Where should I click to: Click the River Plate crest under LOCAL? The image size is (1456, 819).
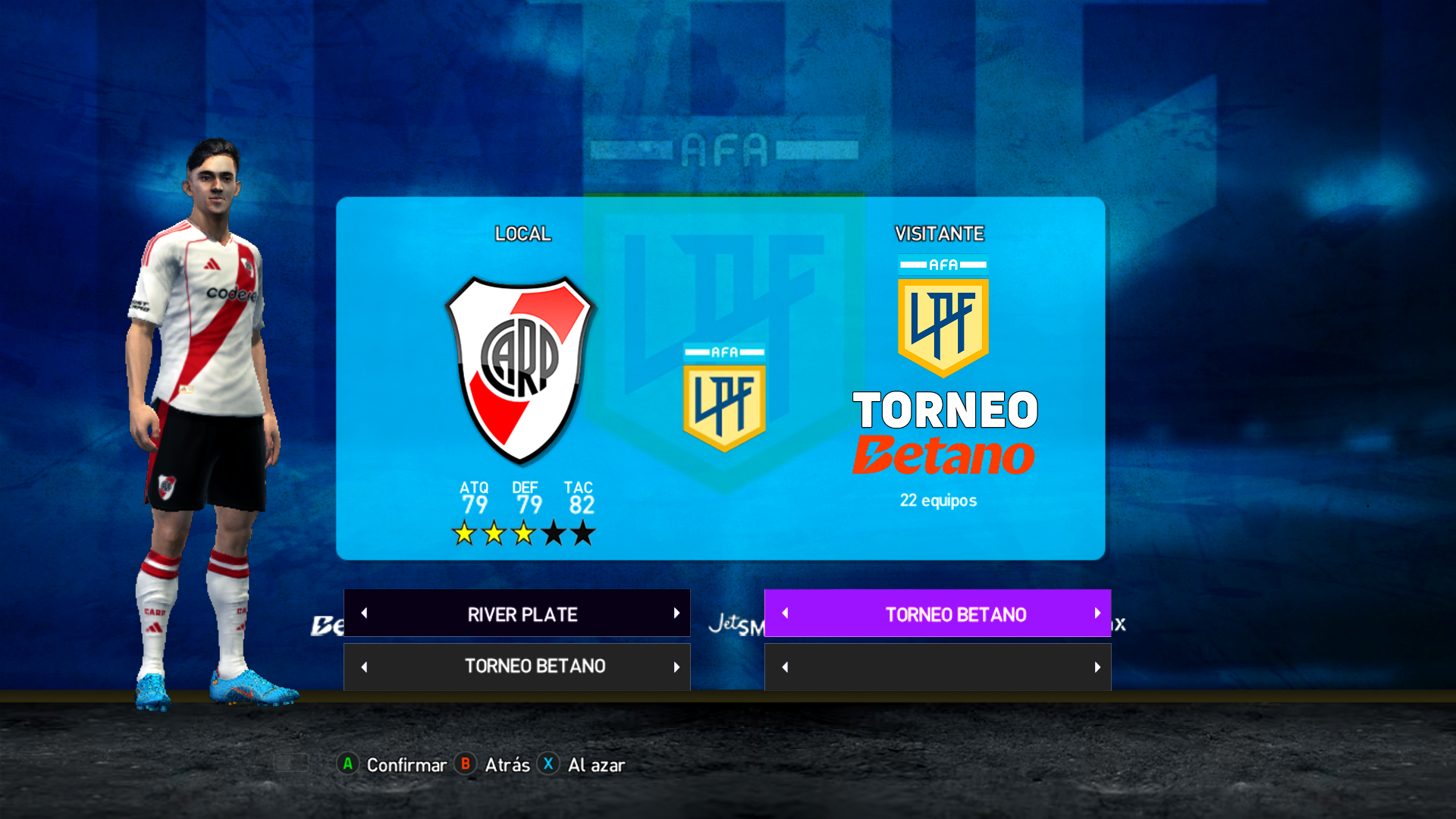pyautogui.click(x=520, y=369)
